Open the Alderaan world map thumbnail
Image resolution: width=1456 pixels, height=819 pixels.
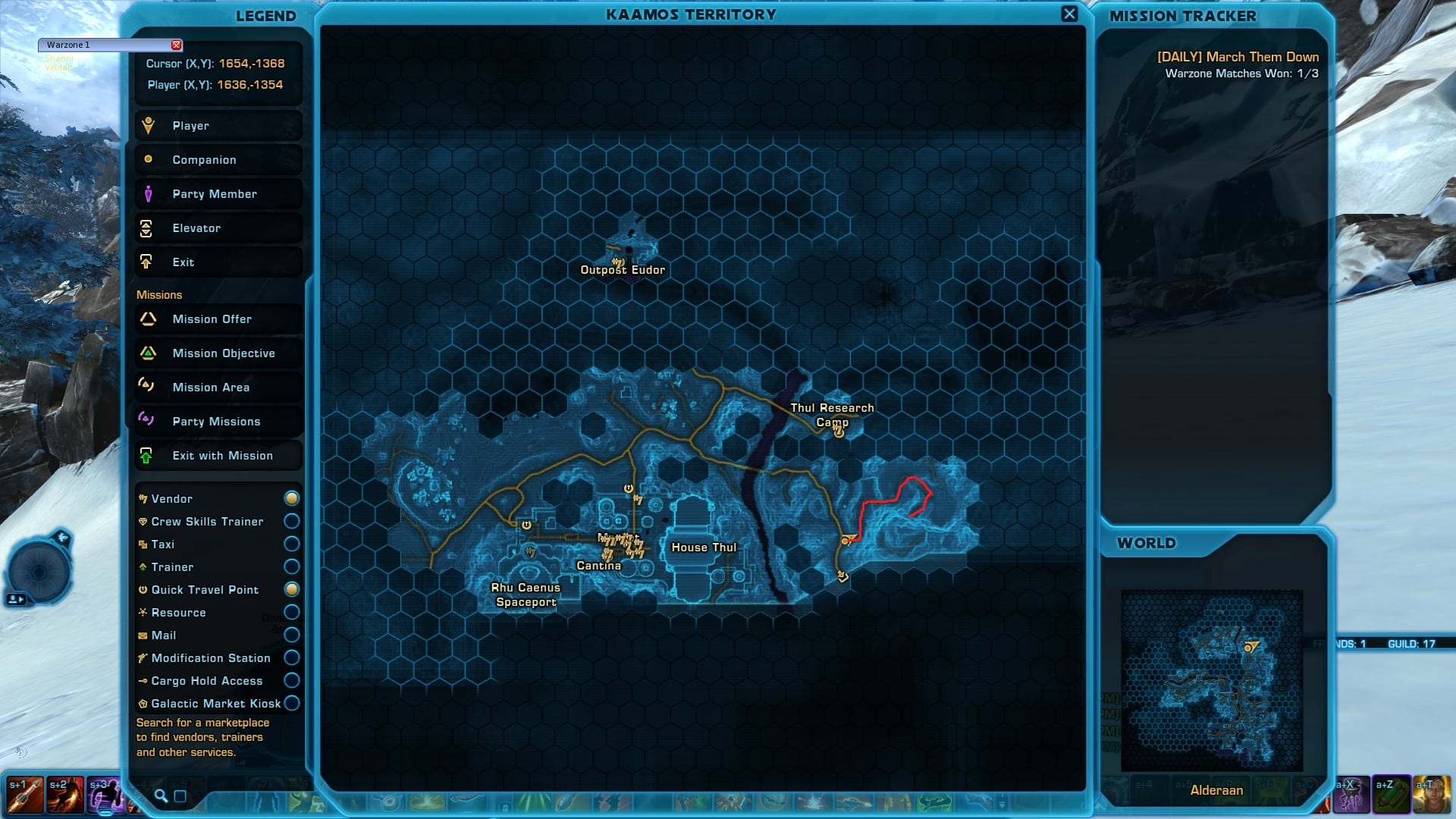(1211, 680)
